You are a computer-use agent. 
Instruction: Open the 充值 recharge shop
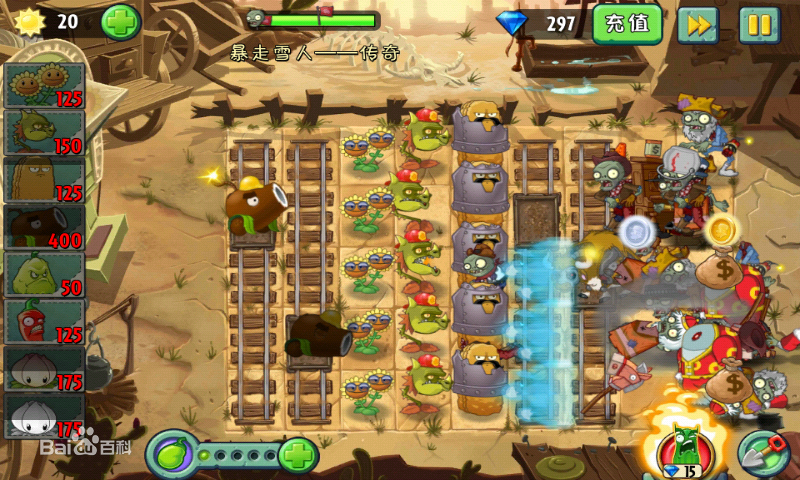[x=627, y=24]
